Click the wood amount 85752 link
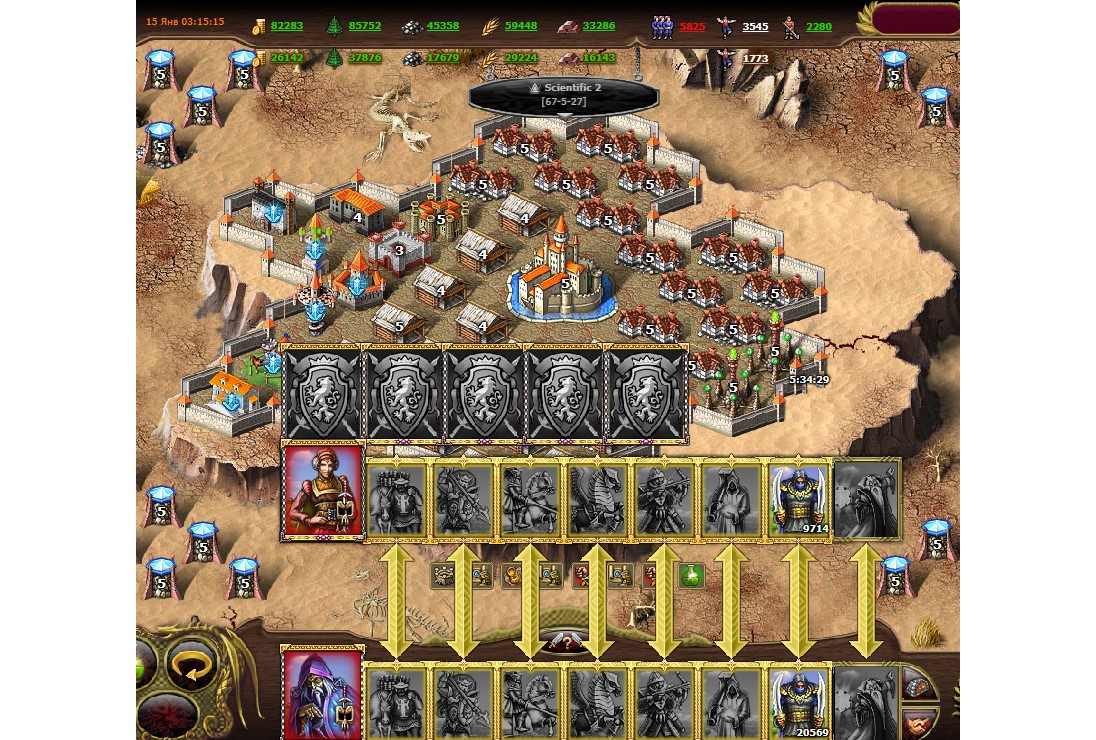 [x=365, y=26]
